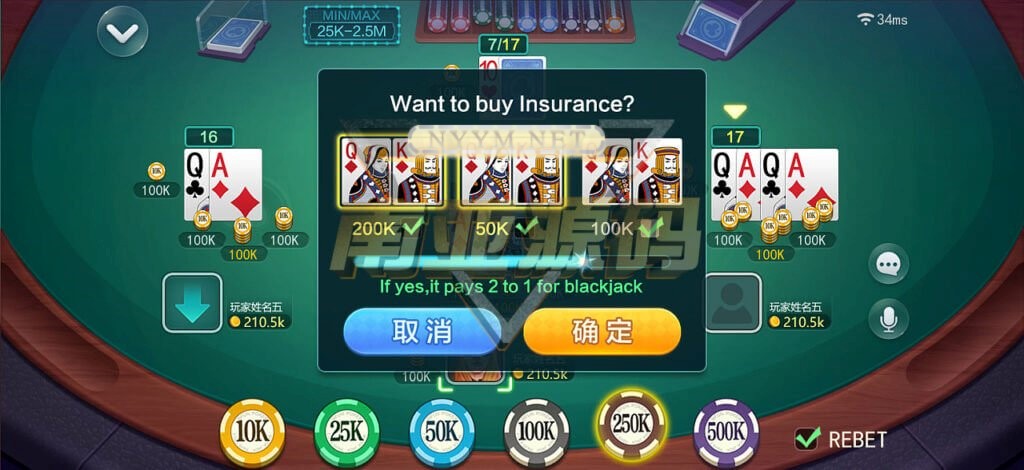This screenshot has height=470, width=1024.
Task: Expand the top-left dropdown arrow menu
Action: [122, 33]
